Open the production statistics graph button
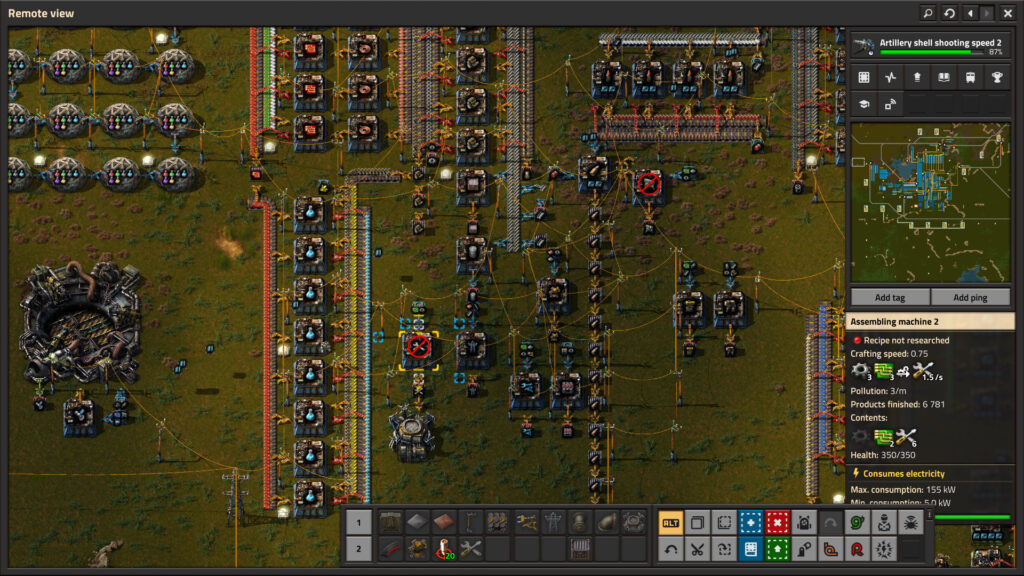The height and width of the screenshot is (576, 1024). pos(890,77)
